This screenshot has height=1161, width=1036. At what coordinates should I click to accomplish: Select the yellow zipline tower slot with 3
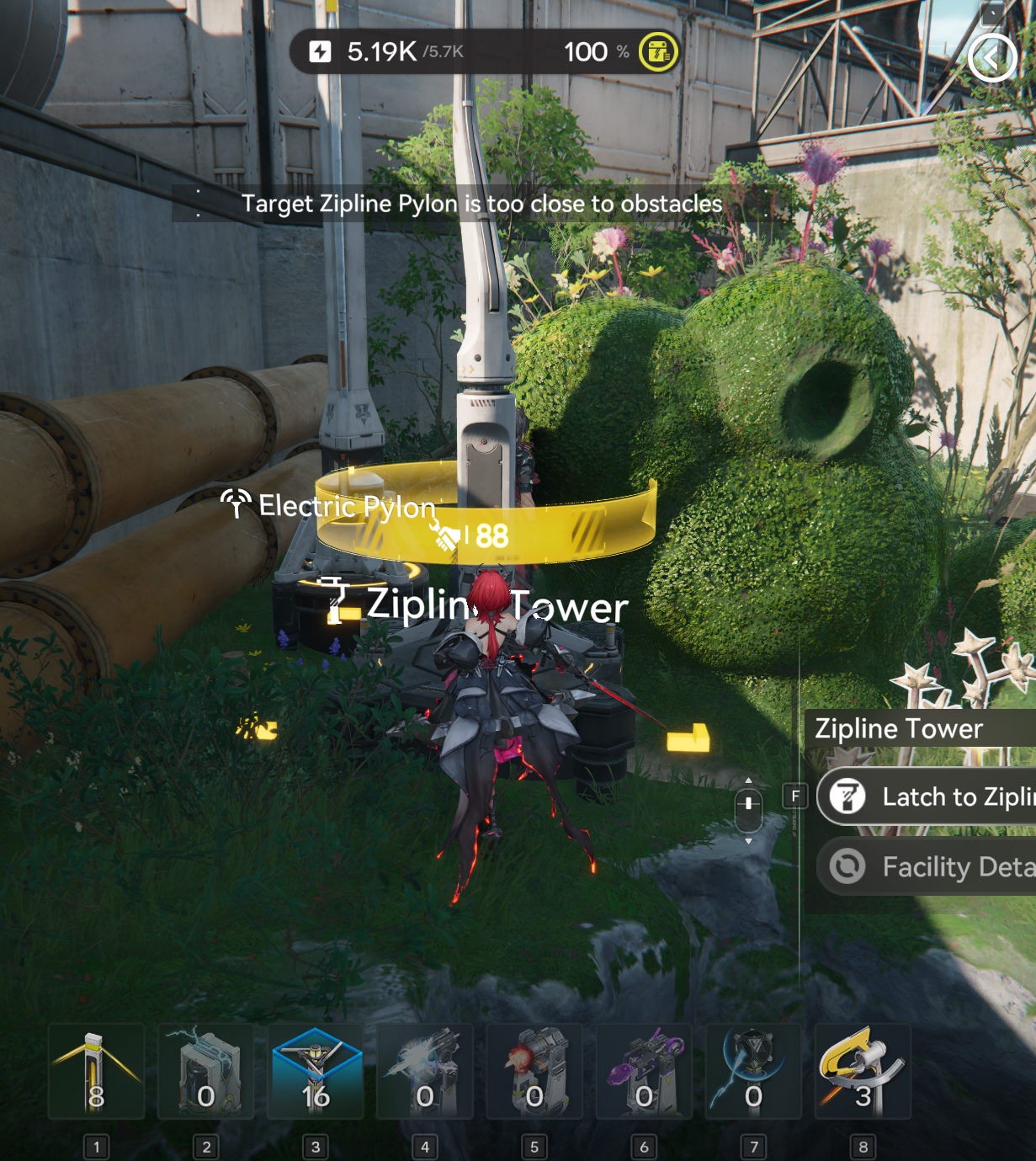863,1072
